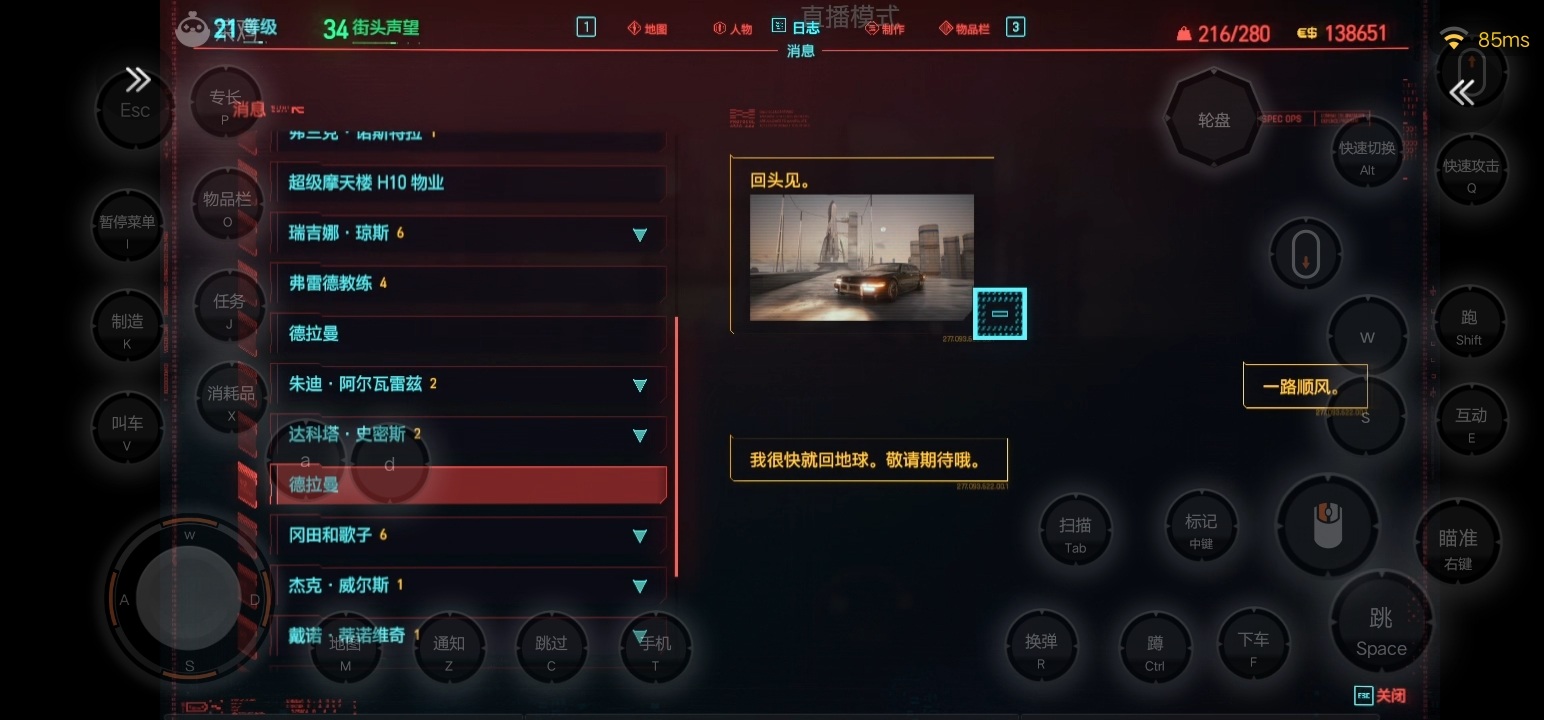Image resolution: width=1544 pixels, height=720 pixels.
Task: Expand 朱迪·阿尔瓦雷兹 conversations
Action: click(640, 385)
